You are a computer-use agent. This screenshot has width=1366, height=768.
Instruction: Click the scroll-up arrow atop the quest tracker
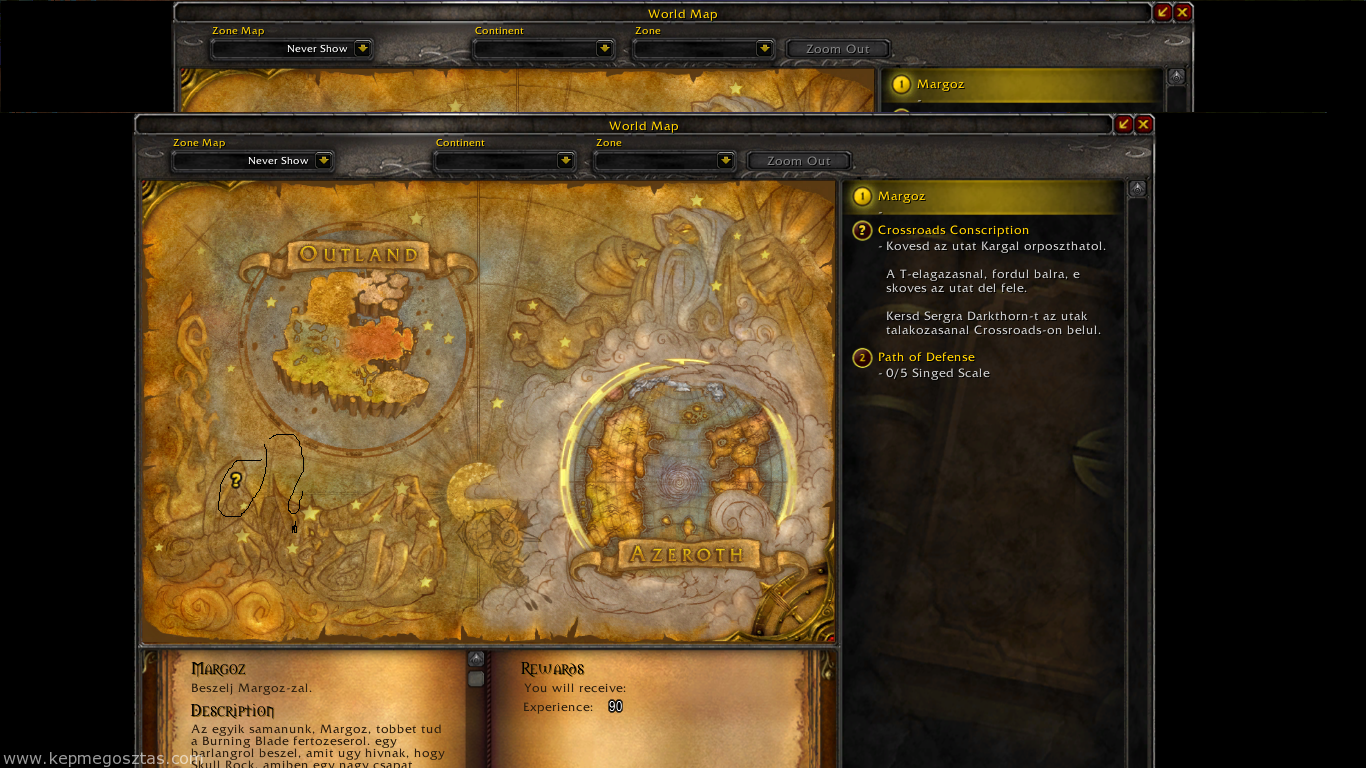1137,189
